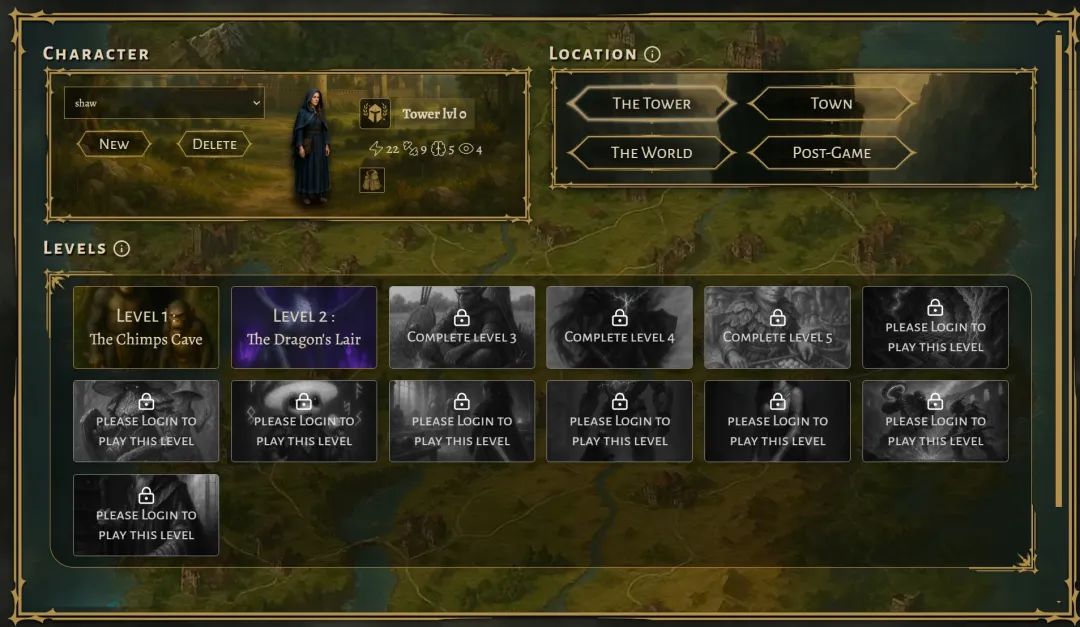Select The Tower location
1080x627 pixels.
pyautogui.click(x=651, y=103)
